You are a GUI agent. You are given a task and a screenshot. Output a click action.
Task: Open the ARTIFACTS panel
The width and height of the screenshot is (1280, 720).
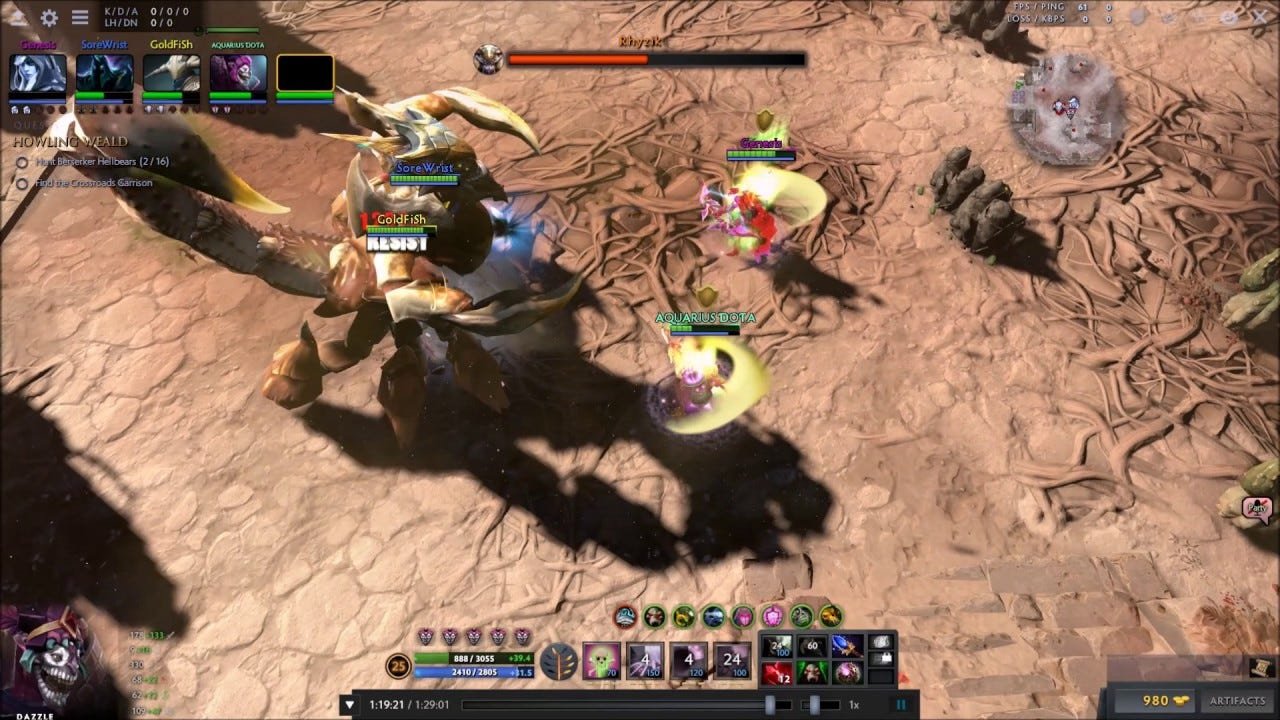coord(1238,701)
